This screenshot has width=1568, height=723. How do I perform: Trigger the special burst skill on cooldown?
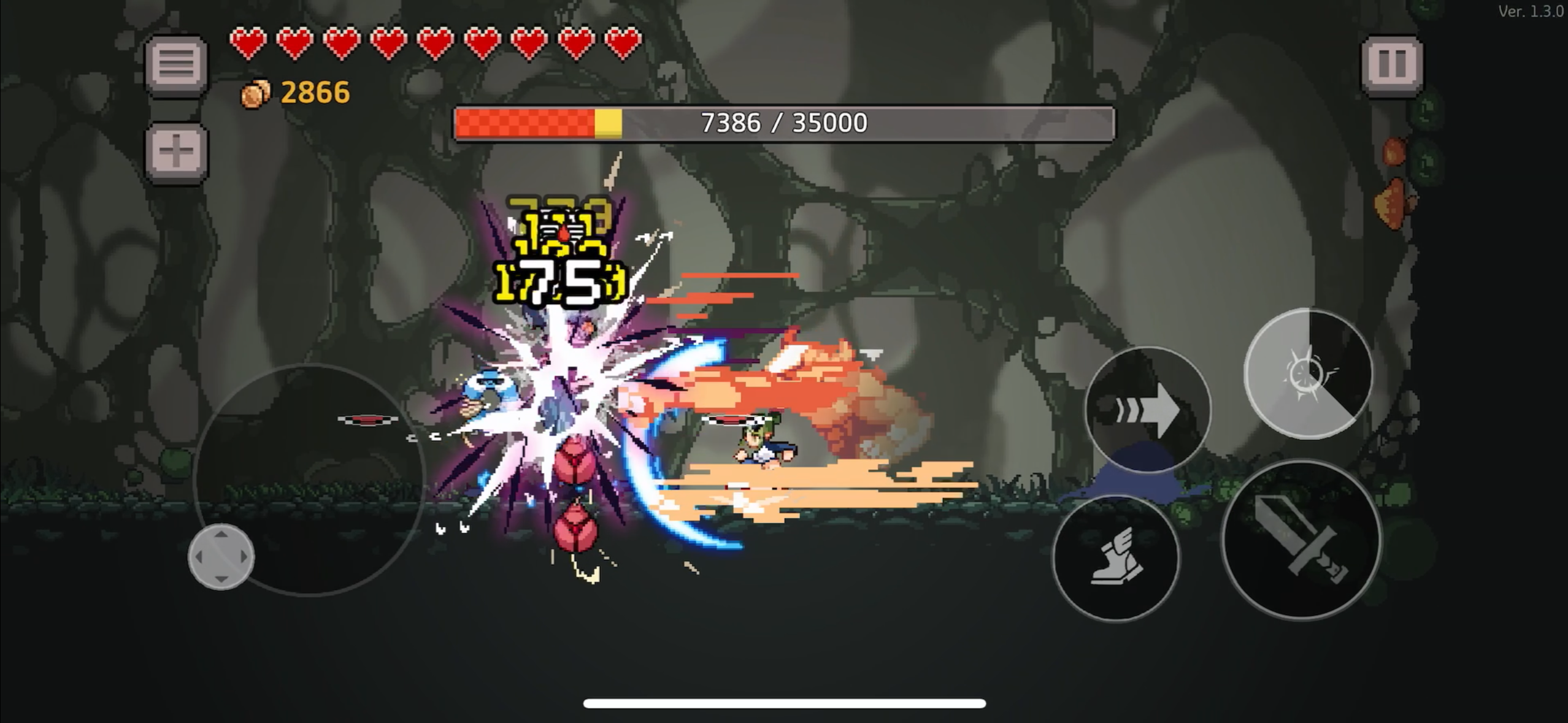point(1308,374)
